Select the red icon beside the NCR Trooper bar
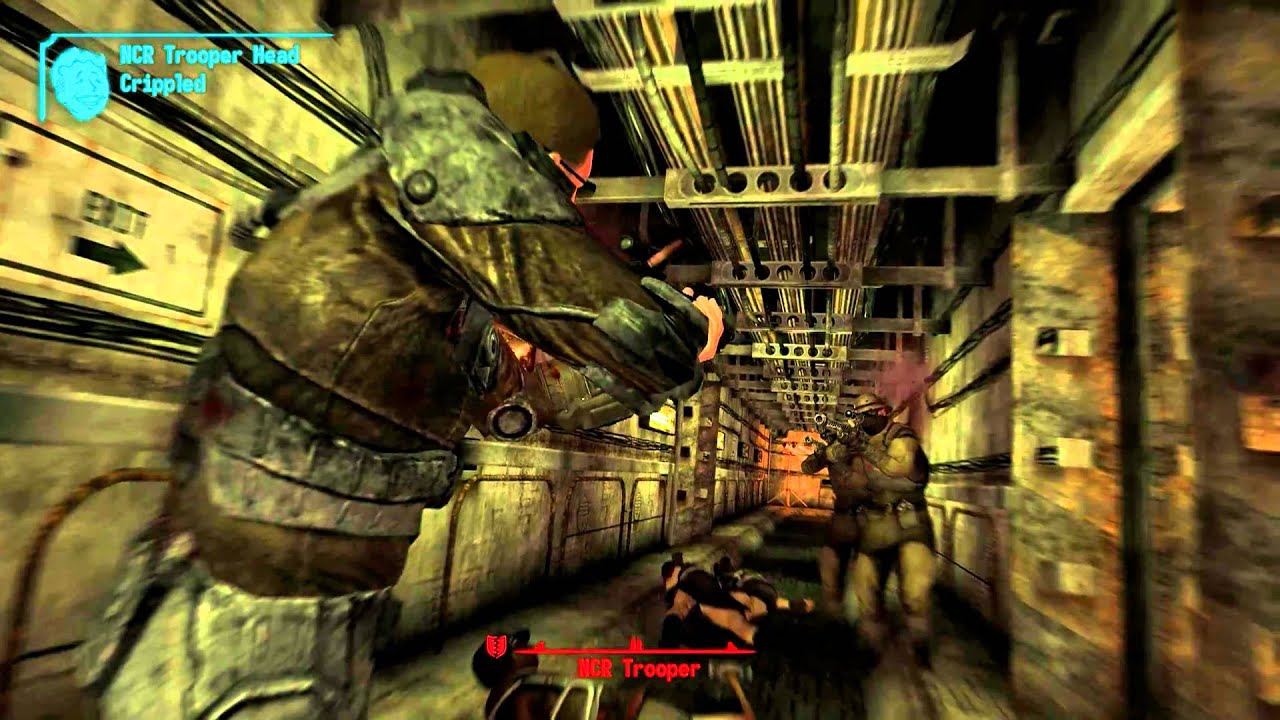 494,647
